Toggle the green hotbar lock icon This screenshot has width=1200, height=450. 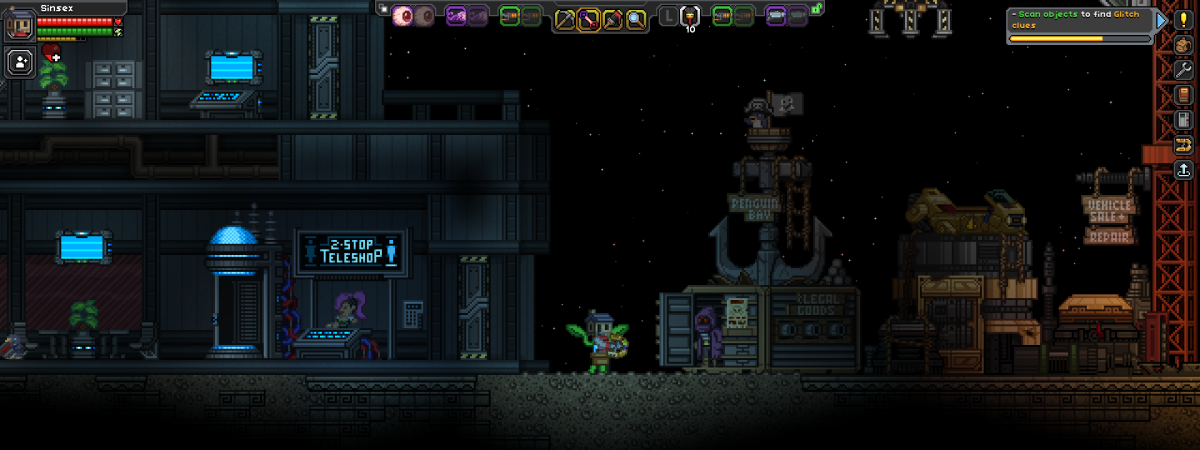[817, 8]
